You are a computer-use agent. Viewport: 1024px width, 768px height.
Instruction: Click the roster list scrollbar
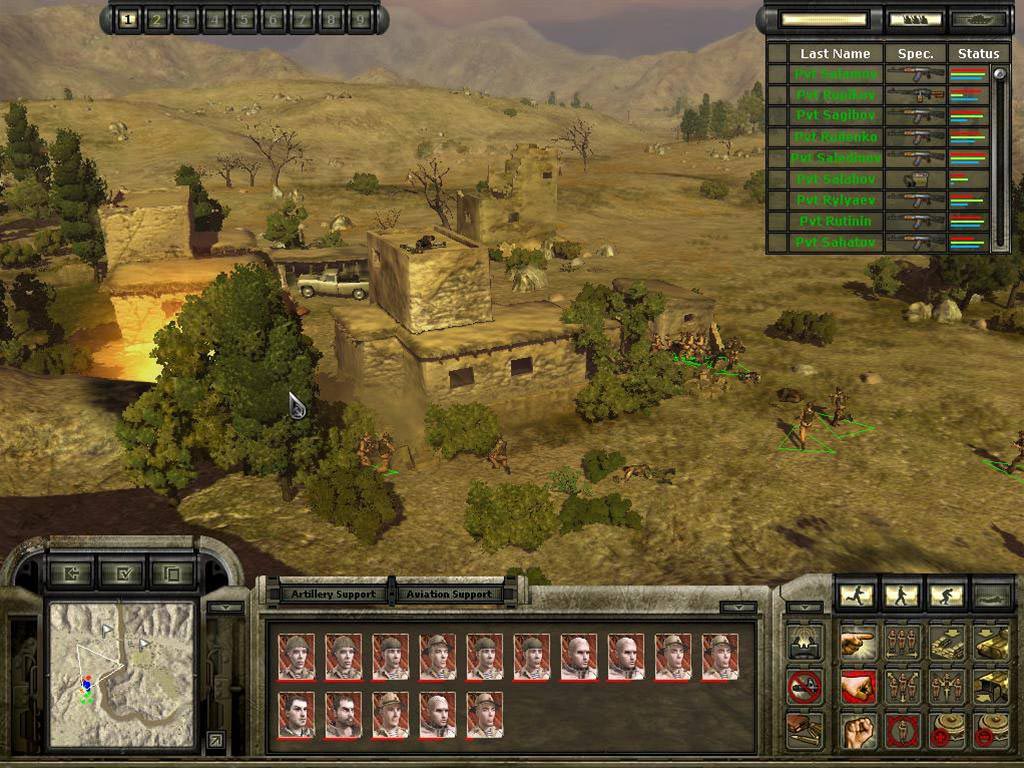point(1000,160)
